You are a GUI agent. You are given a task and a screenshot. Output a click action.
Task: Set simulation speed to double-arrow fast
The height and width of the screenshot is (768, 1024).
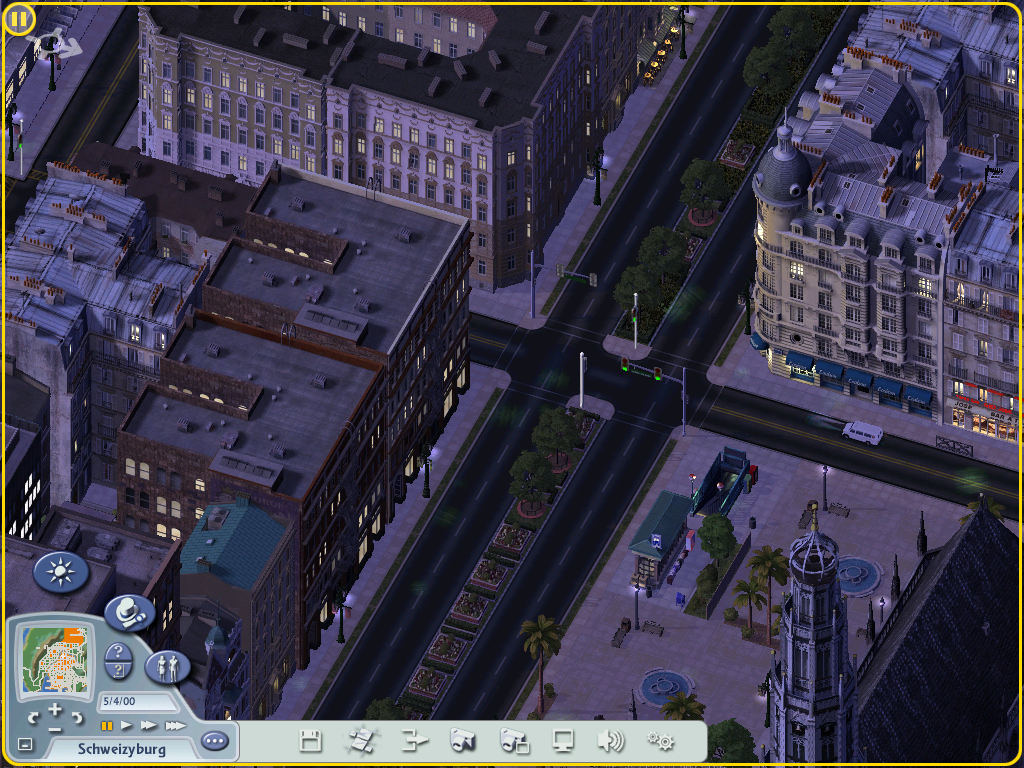[x=149, y=725]
